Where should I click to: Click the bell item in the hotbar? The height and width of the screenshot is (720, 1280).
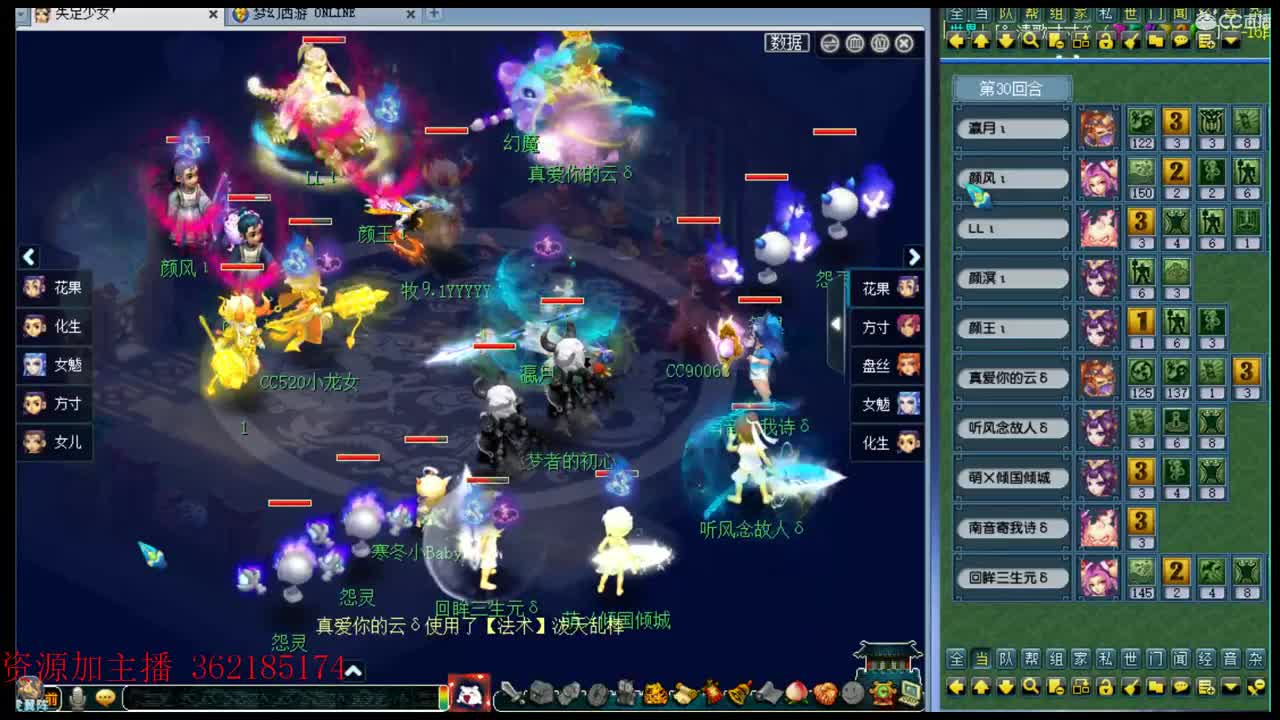point(742,693)
